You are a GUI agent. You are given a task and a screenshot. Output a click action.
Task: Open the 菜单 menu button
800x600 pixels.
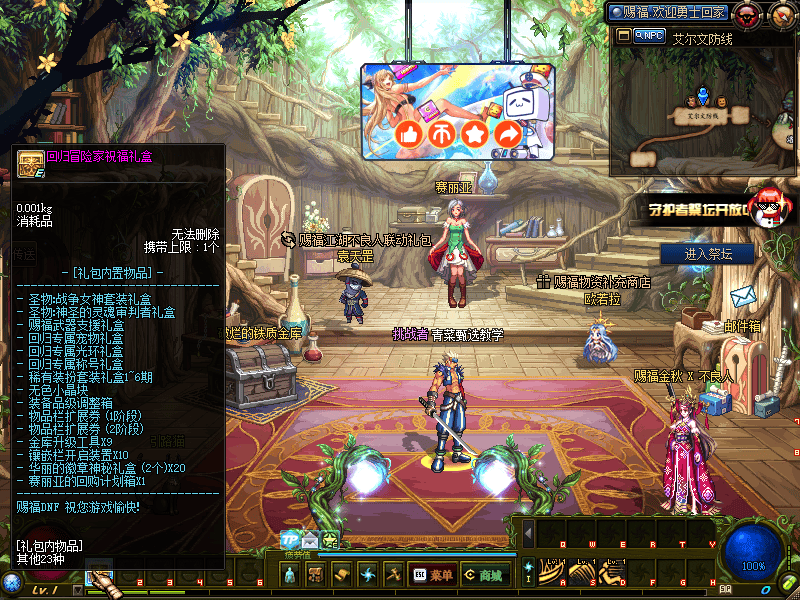coord(432,575)
